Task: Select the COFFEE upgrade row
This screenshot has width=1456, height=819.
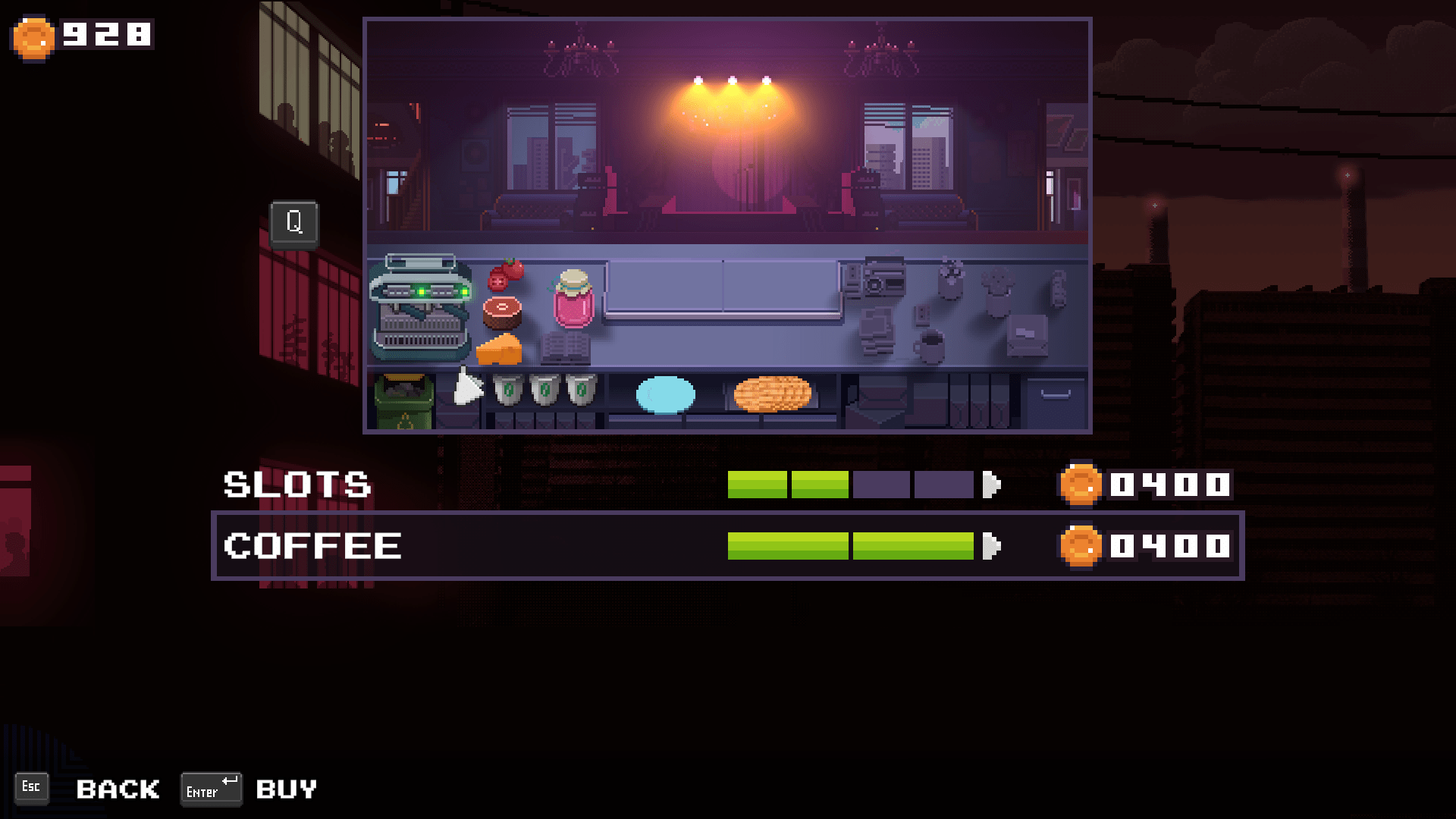Action: tap(312, 544)
